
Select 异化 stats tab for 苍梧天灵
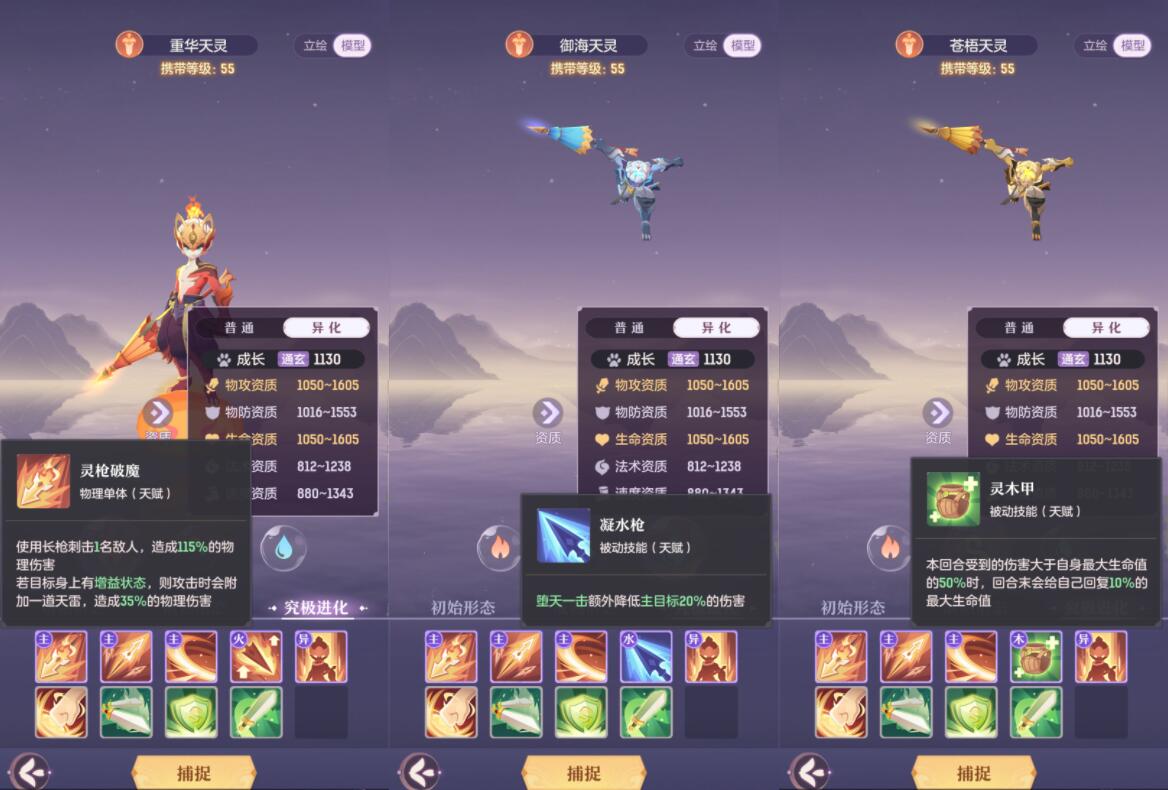pyautogui.click(x=1106, y=328)
